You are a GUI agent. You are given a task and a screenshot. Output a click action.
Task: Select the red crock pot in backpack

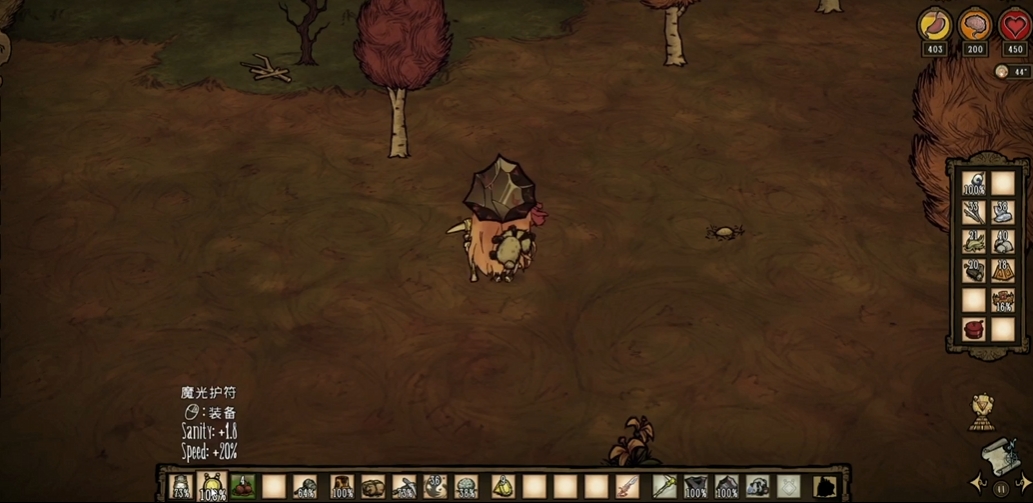pyautogui.click(x=973, y=329)
